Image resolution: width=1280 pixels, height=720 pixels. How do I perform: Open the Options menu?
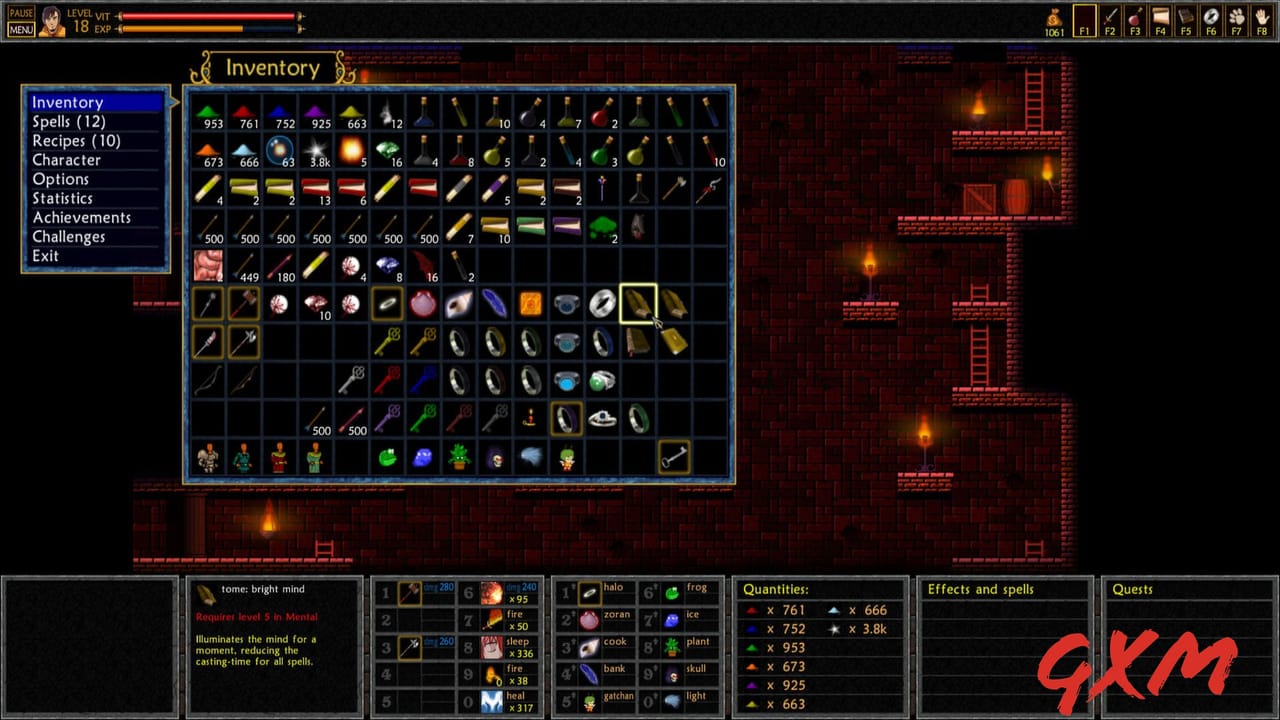coord(60,179)
